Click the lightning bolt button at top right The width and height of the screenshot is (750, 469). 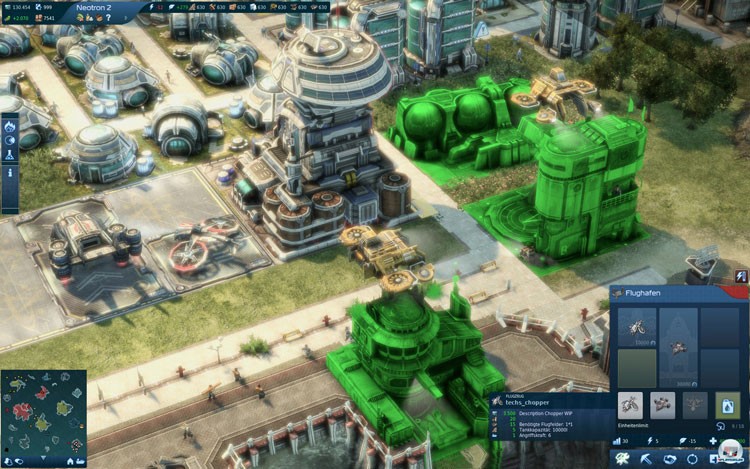pos(741,275)
